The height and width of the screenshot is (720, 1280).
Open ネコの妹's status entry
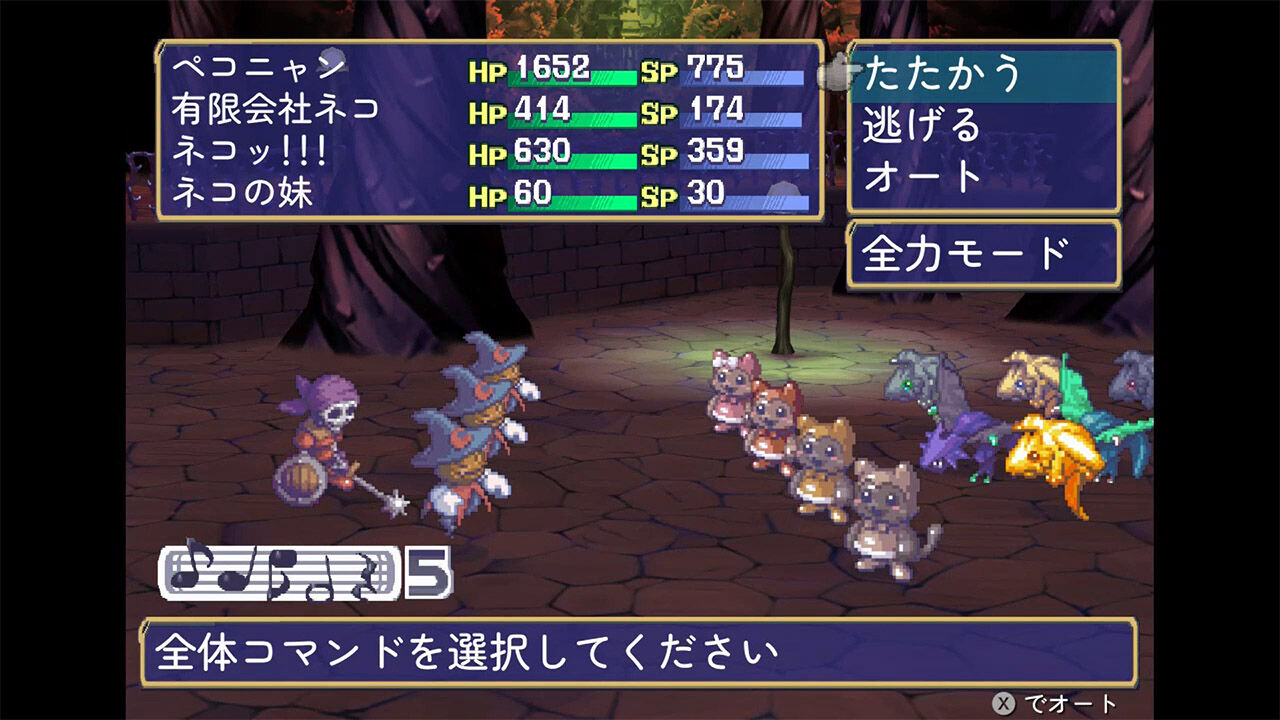pyautogui.click(x=243, y=189)
